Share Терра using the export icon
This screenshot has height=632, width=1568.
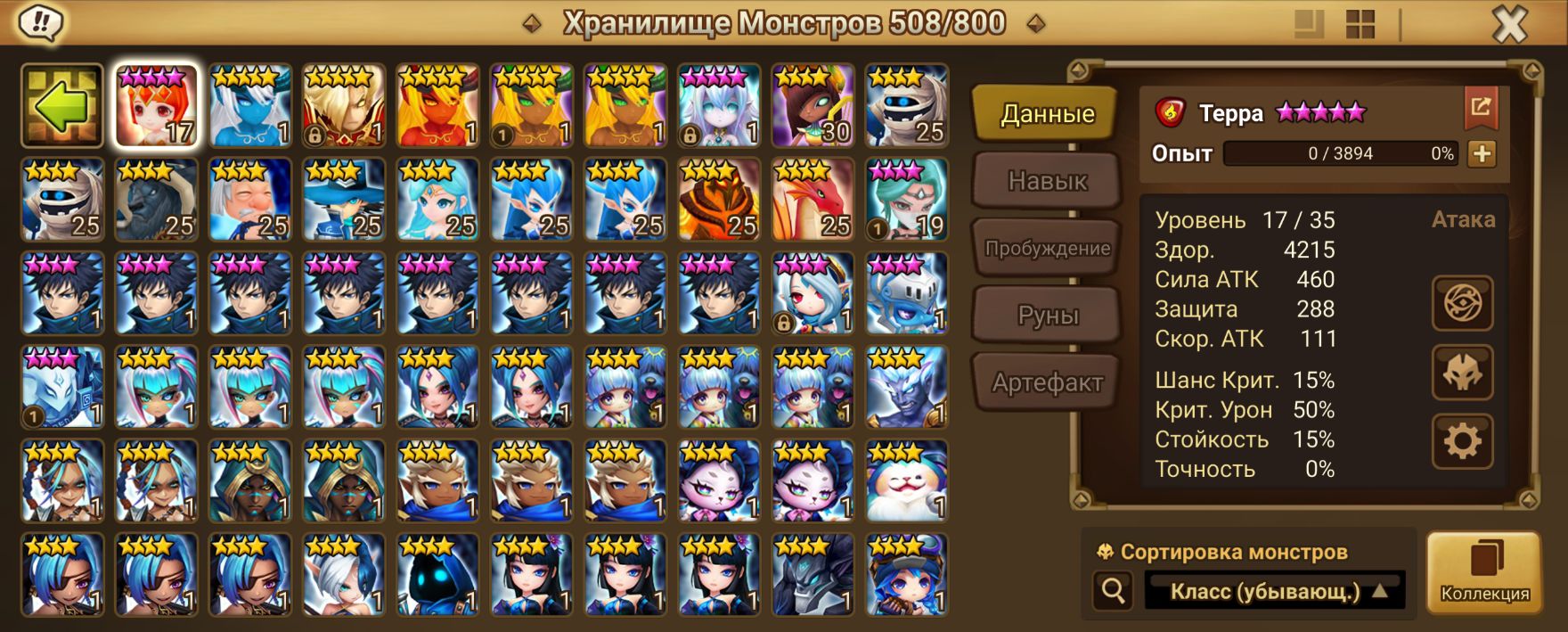click(x=1481, y=108)
